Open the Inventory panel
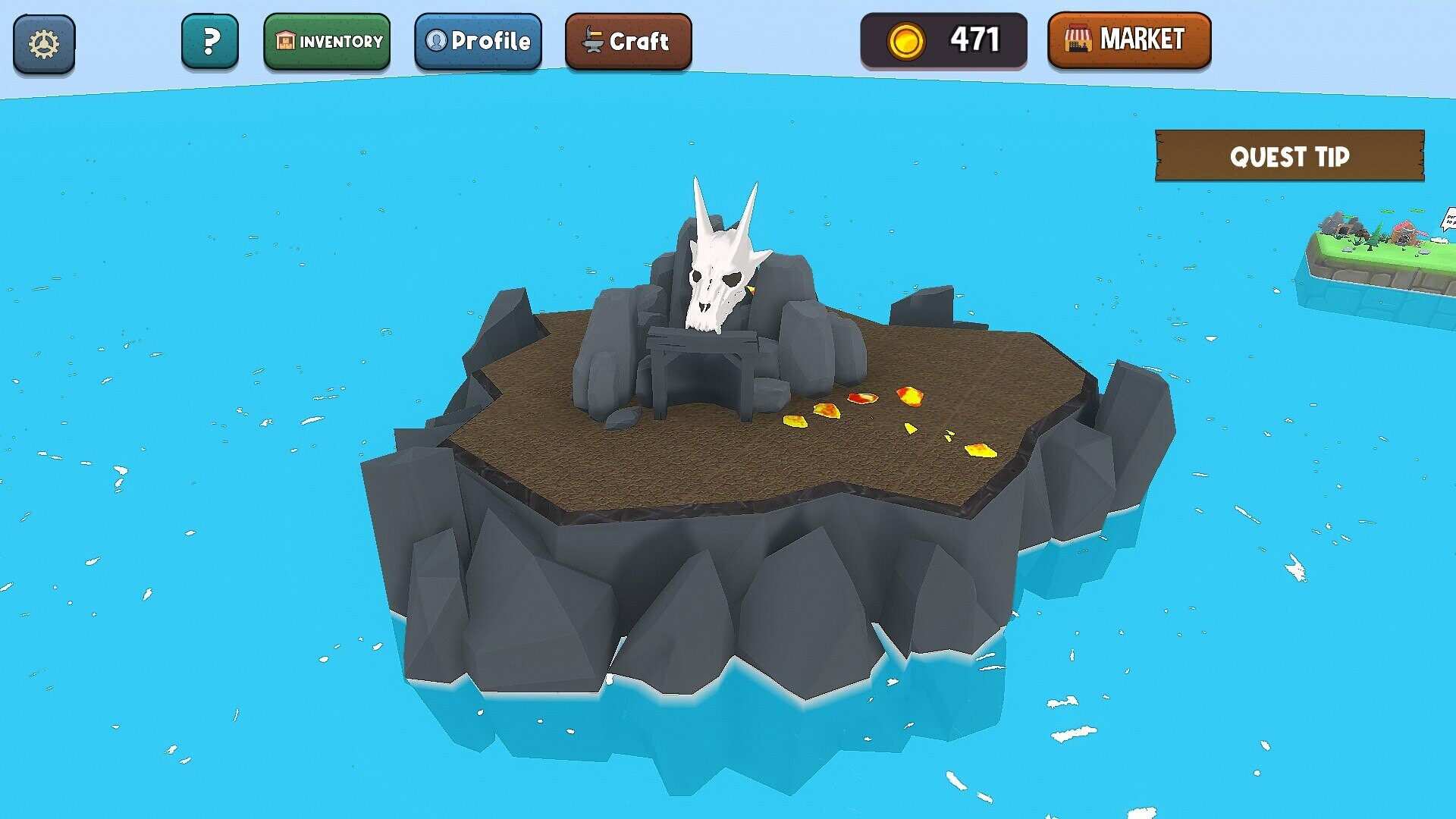Viewport: 1456px width, 819px height. [x=328, y=42]
